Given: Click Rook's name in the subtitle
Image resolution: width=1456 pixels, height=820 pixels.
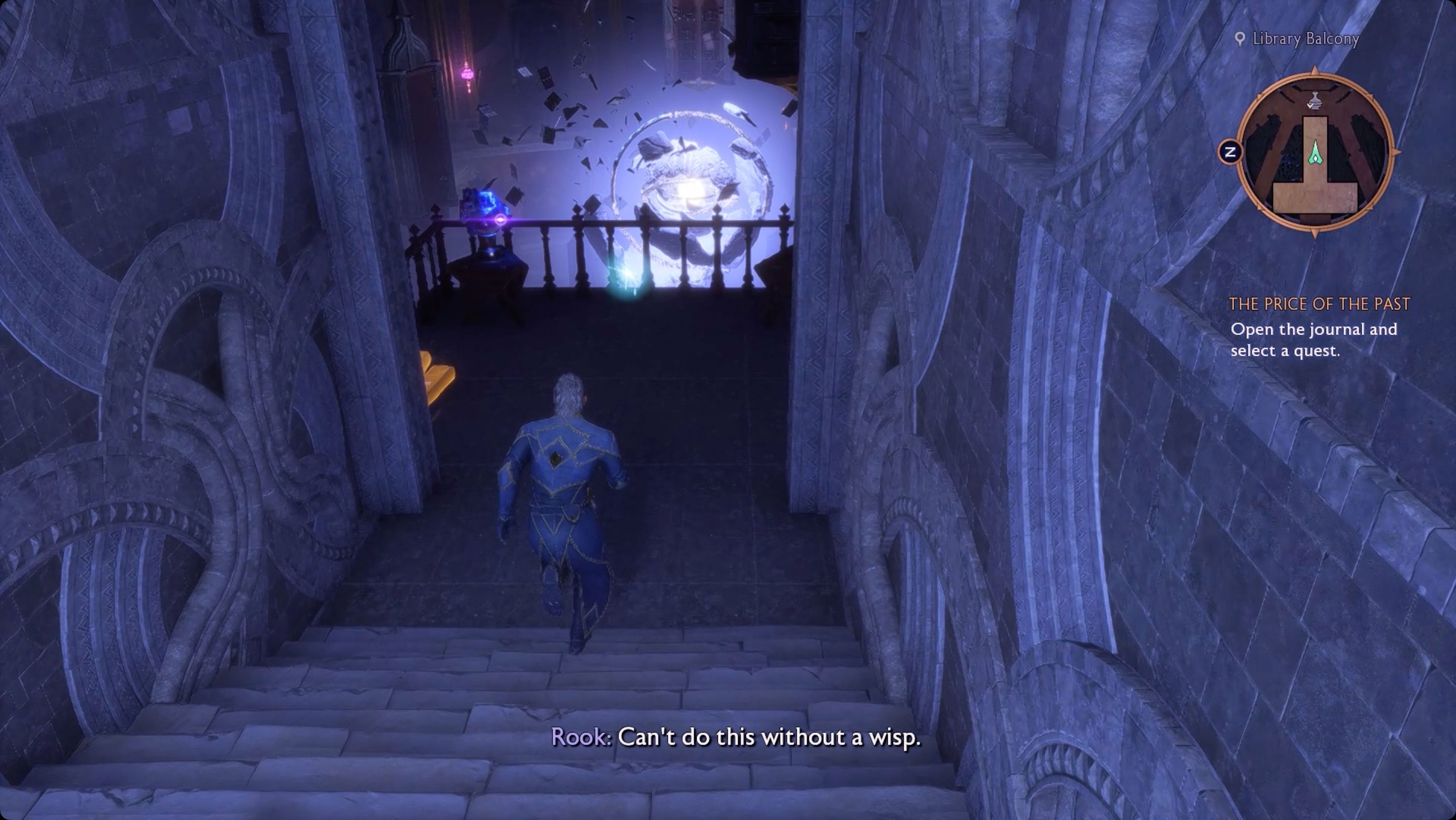Looking at the screenshot, I should 579,737.
